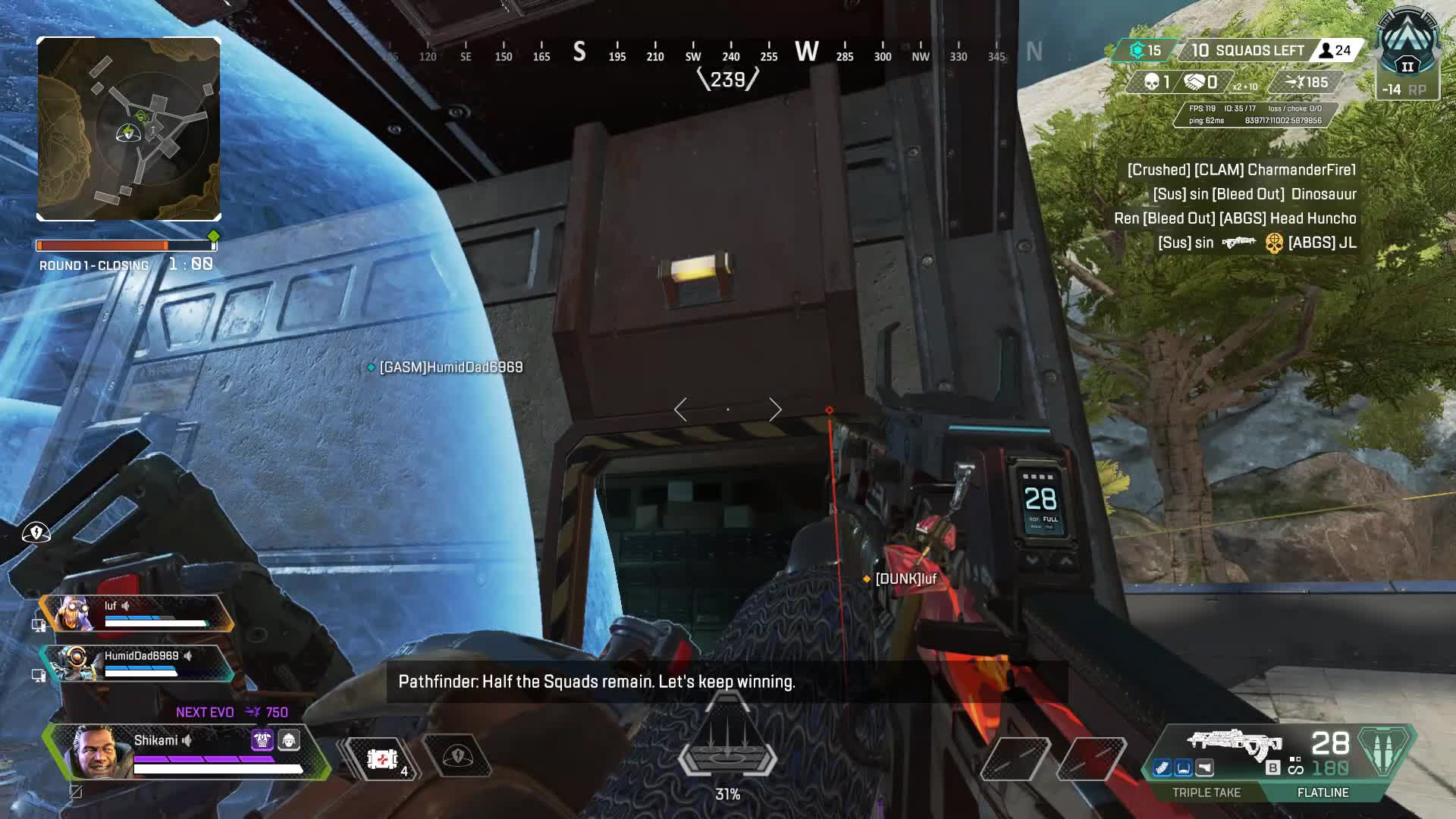The height and width of the screenshot is (819, 1456).
Task: Click the purple evo shield icon
Action: click(262, 740)
